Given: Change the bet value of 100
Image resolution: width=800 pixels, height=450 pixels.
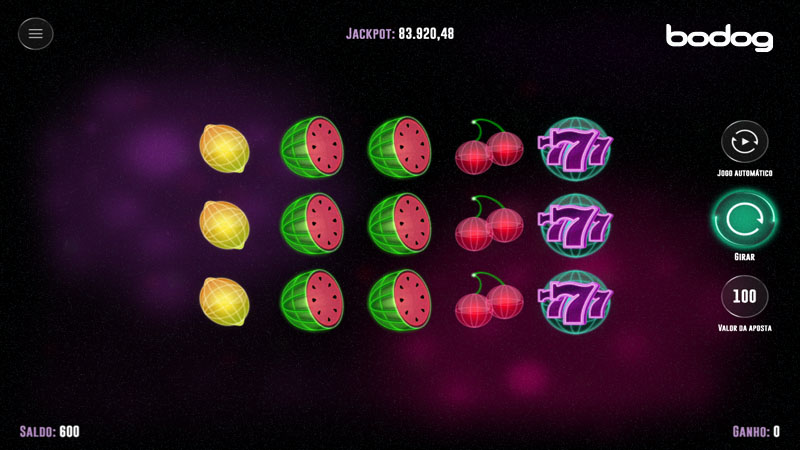Looking at the screenshot, I should coord(744,297).
